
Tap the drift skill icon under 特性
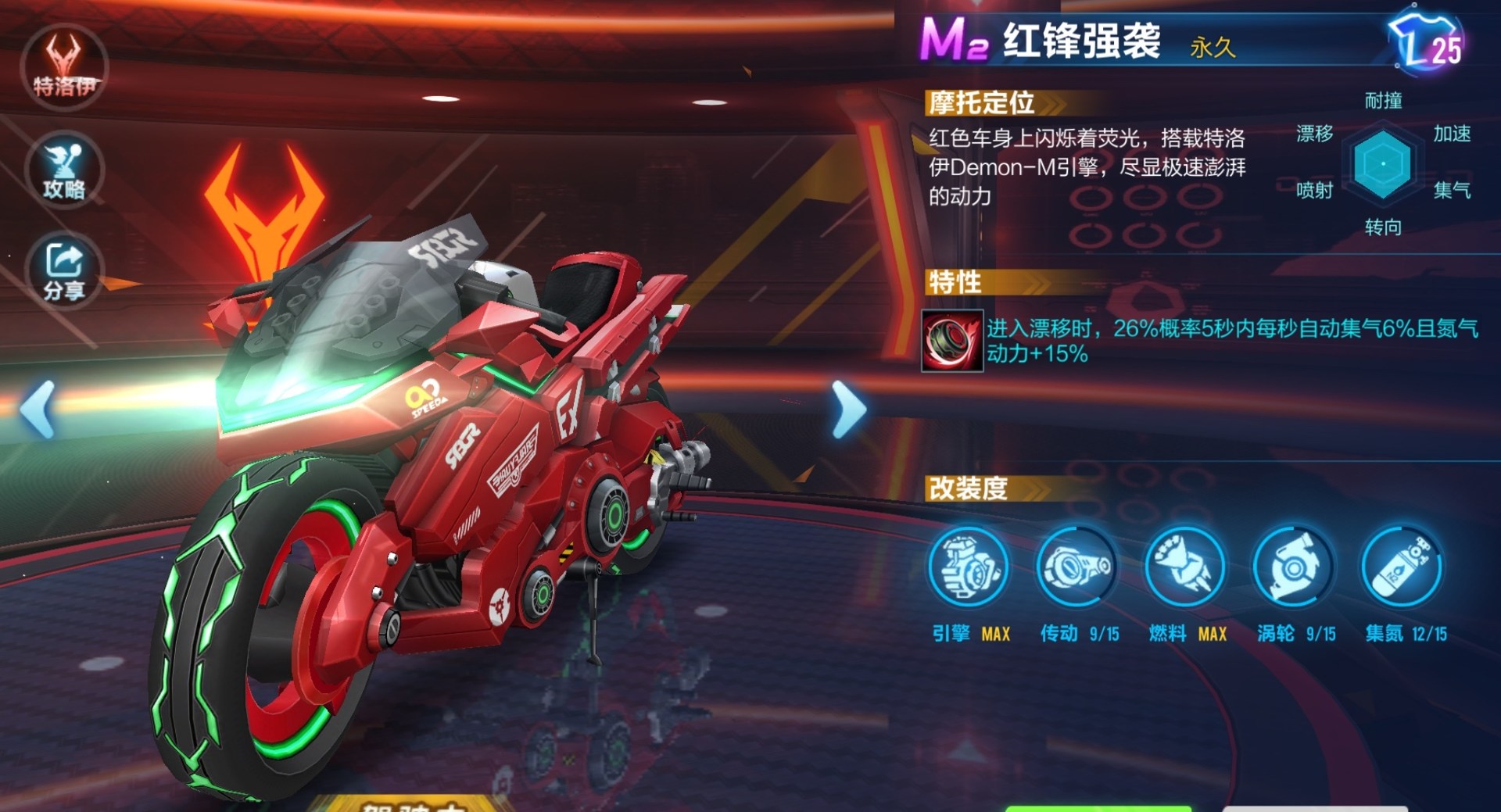point(951,341)
